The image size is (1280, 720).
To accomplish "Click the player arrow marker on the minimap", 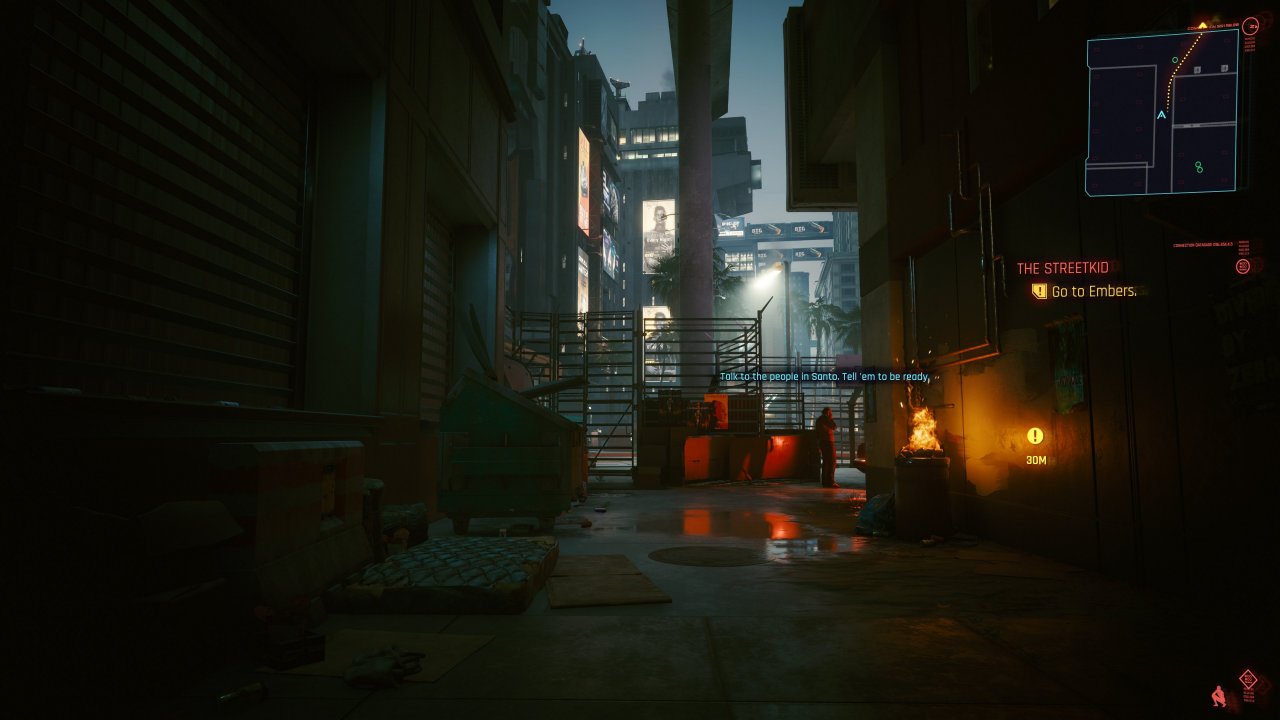I will [1161, 114].
